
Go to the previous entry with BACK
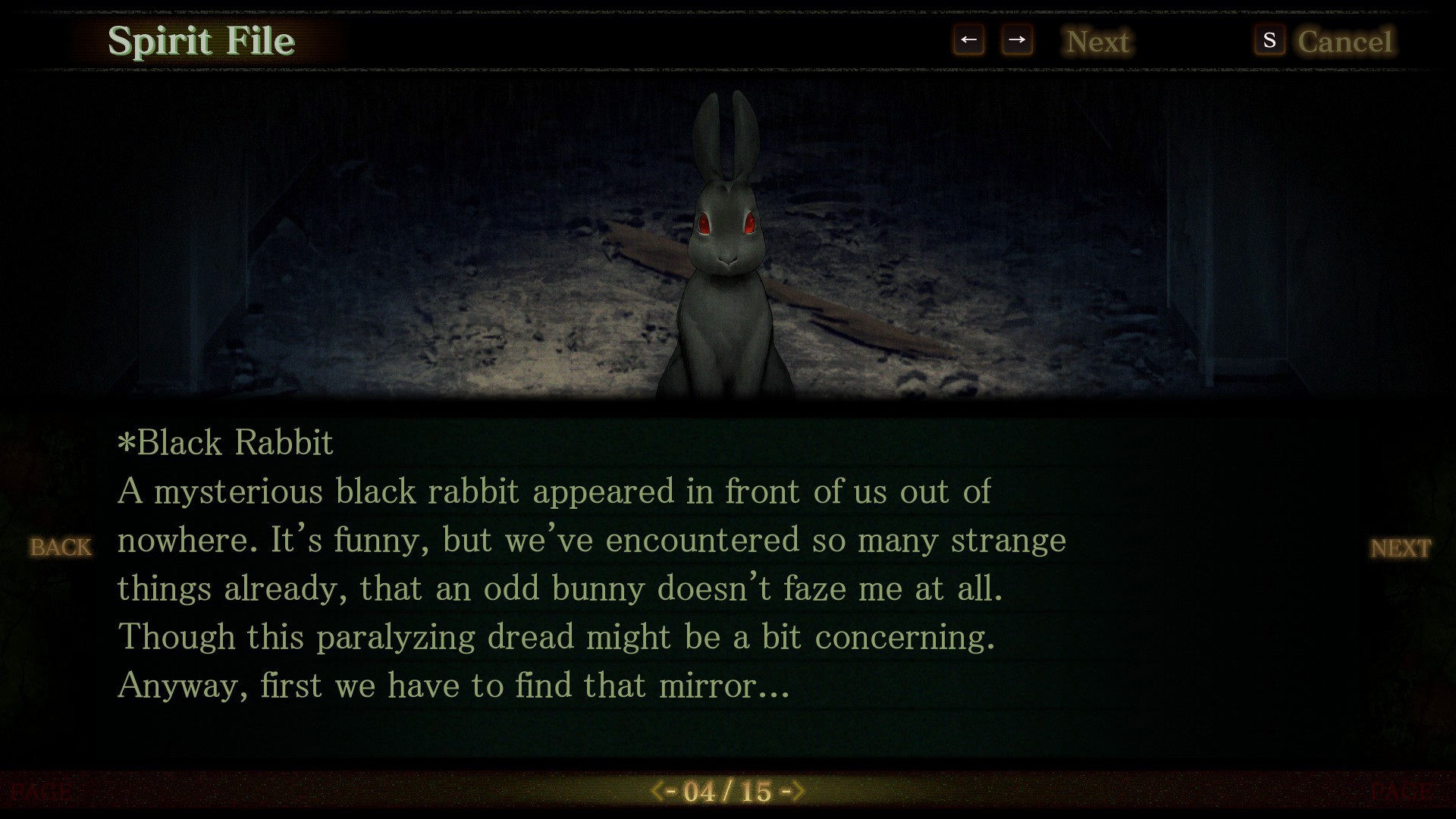pos(61,547)
